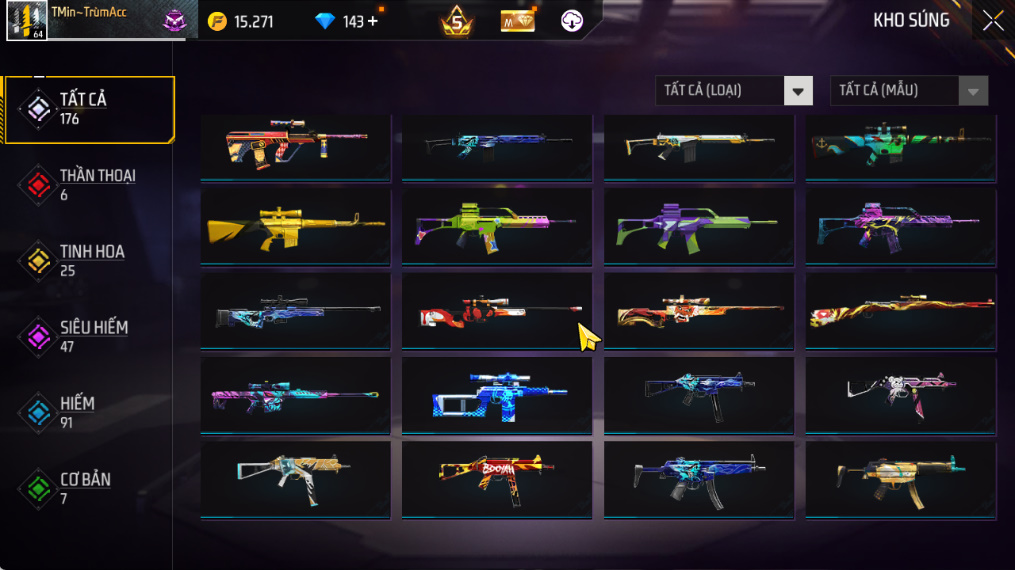1015x570 pixels.
Task: Pick the Booyah red submachine gun skin
Action: 496,477
